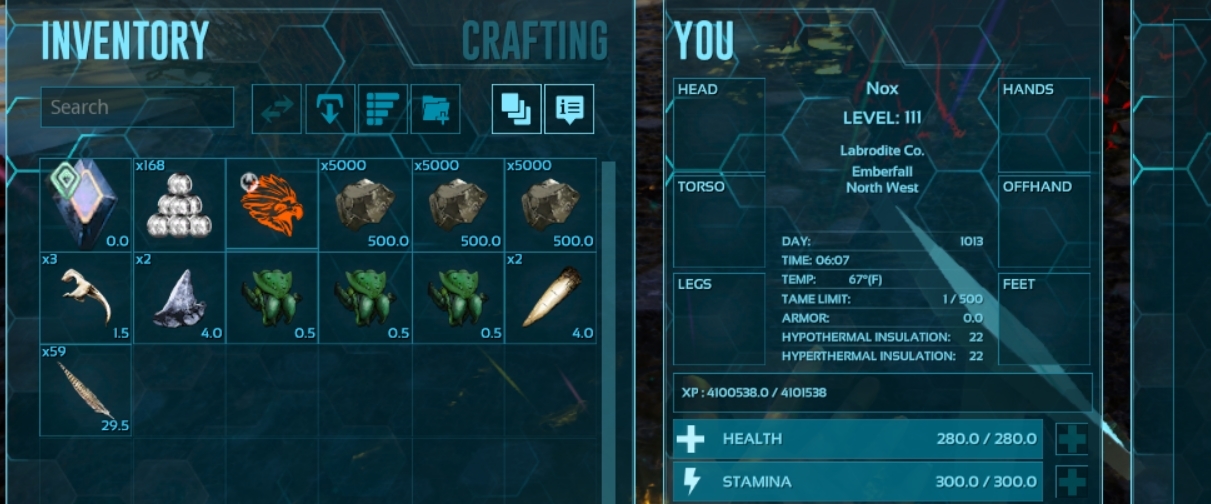The width and height of the screenshot is (1211, 504).
Task: Choose the orange bird head item
Action: pos(272,204)
